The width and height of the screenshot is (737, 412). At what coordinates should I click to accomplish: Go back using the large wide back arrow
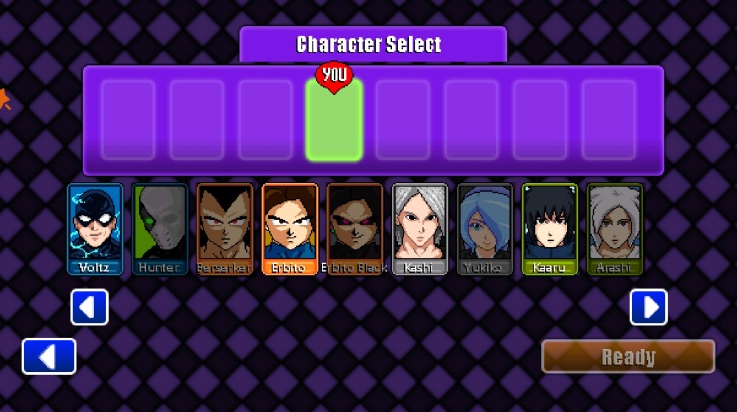[49, 356]
